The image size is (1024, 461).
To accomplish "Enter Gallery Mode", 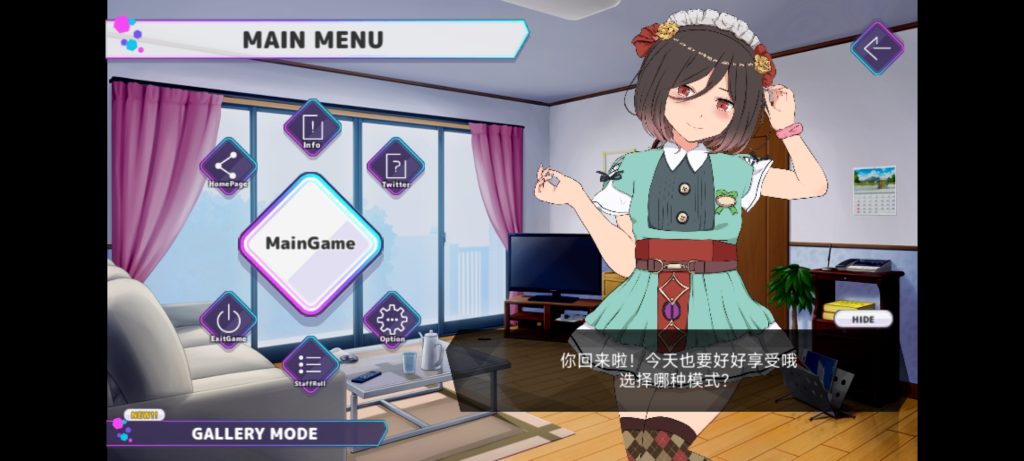I will click(254, 434).
